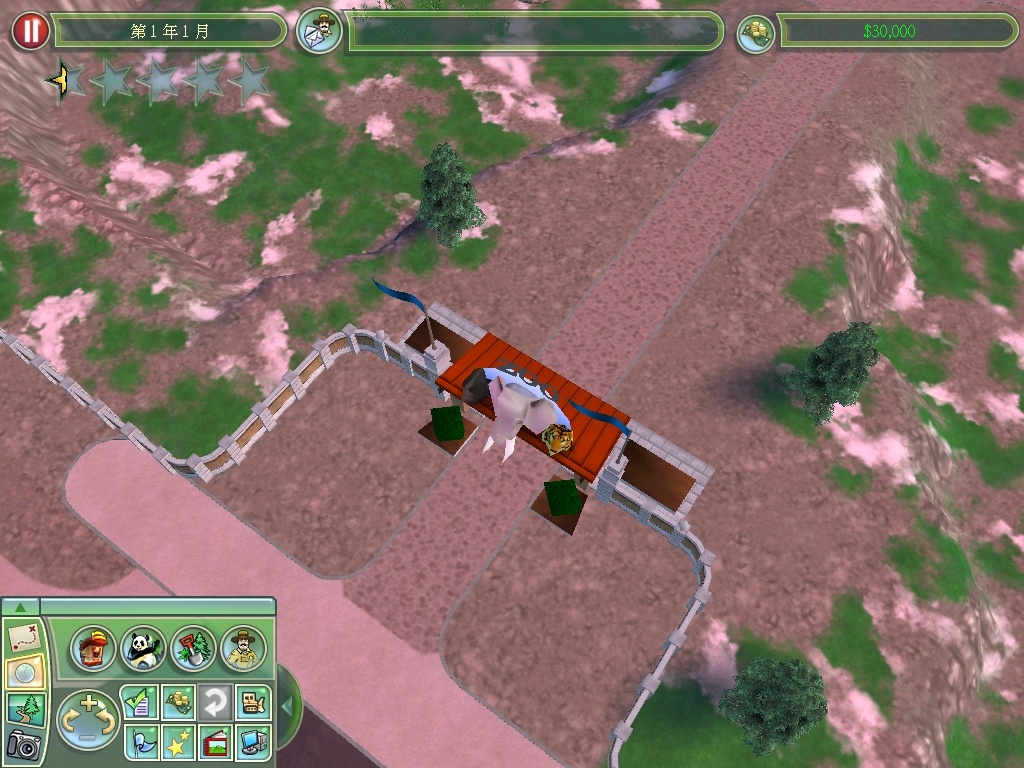Open the zookeeper staff hiring menu

[x=243, y=649]
